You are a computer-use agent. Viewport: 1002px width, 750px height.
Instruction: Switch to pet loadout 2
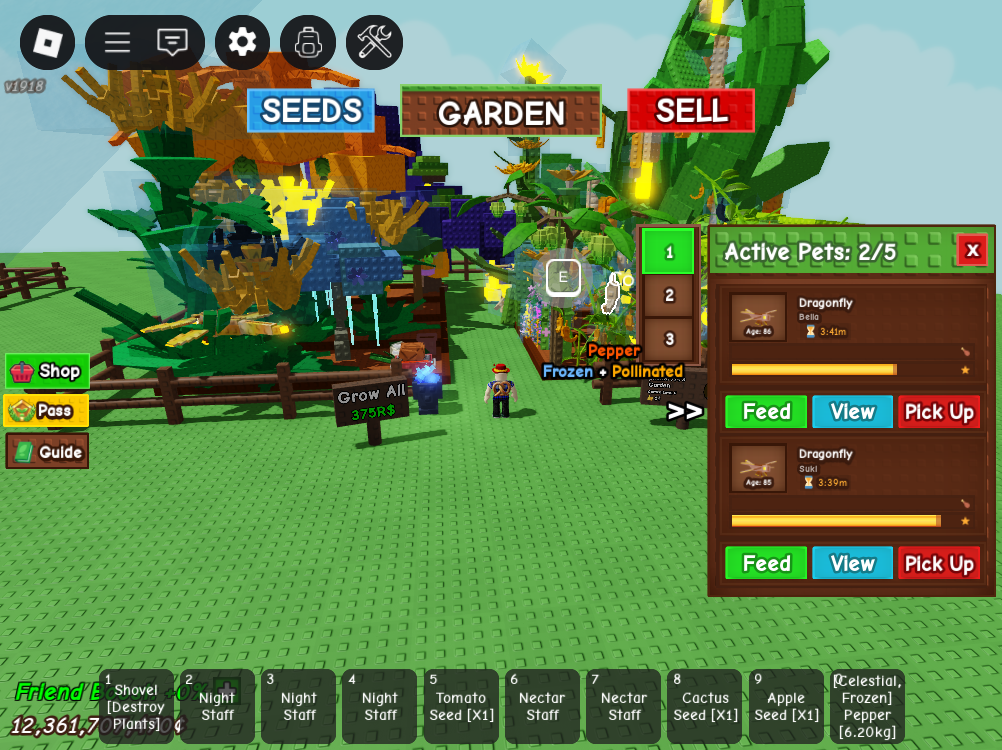[669, 295]
